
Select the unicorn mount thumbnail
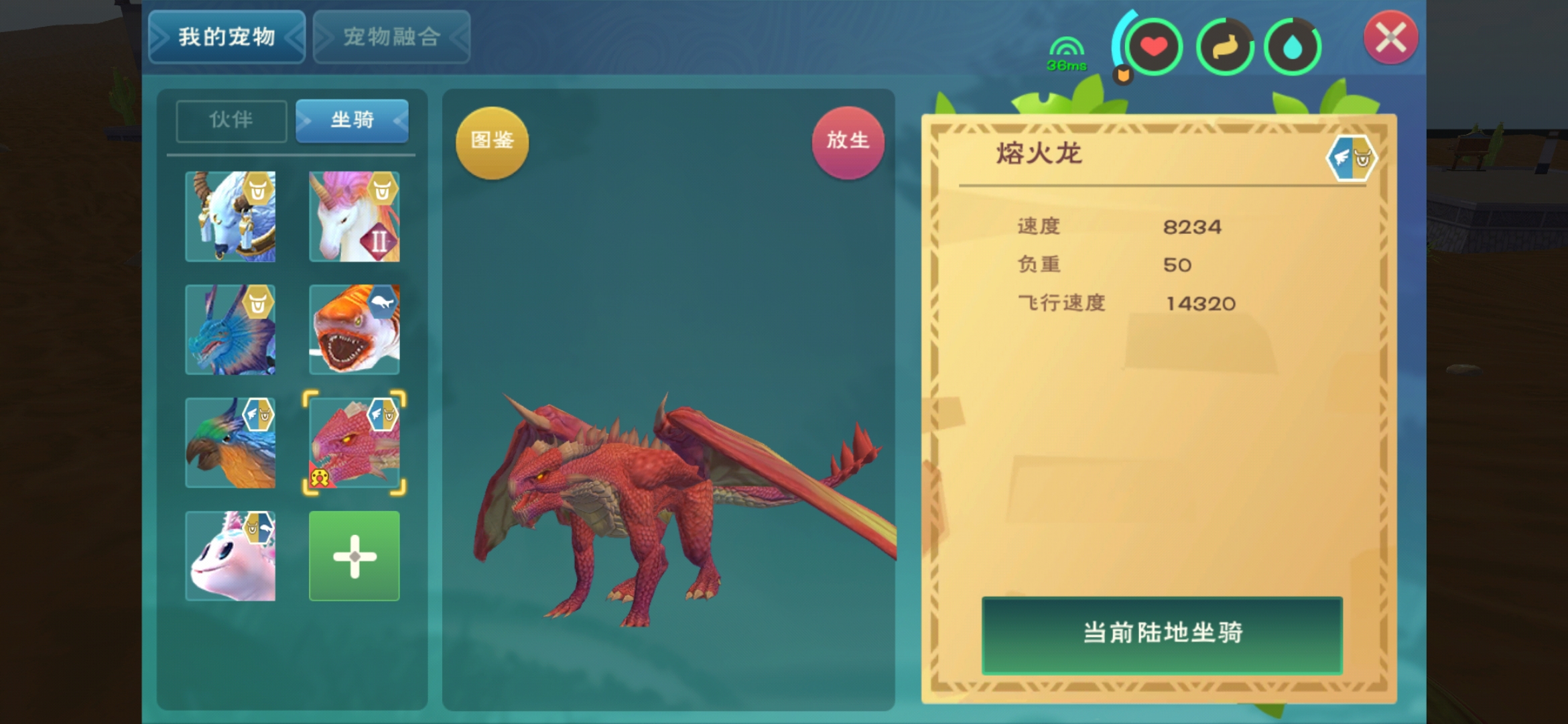354,217
